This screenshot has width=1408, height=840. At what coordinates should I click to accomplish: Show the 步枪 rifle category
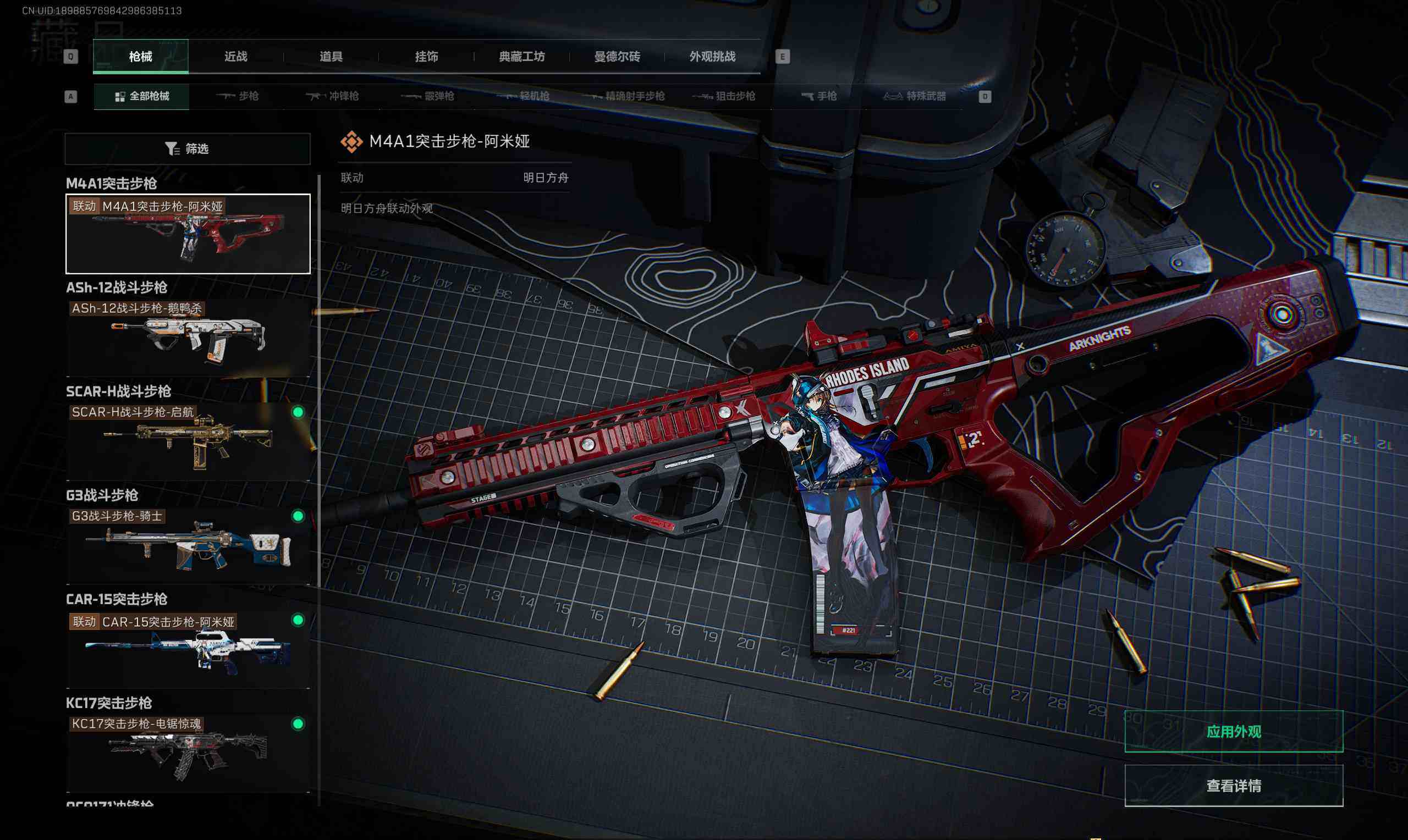pos(238,96)
